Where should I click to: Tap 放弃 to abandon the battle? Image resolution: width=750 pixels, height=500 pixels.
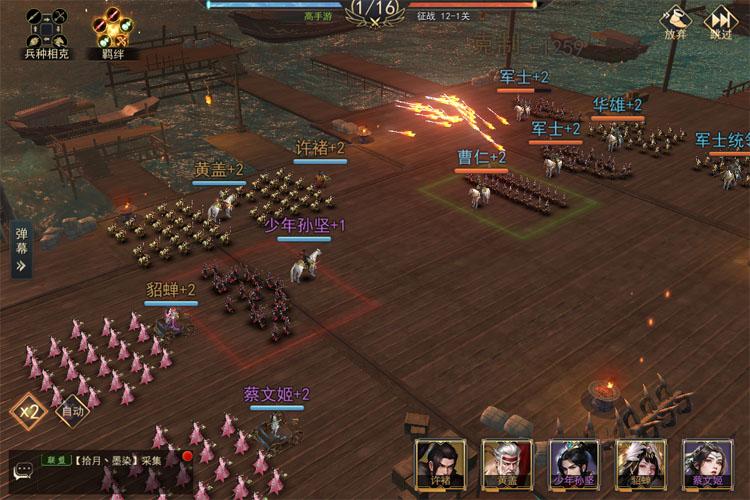(675, 22)
